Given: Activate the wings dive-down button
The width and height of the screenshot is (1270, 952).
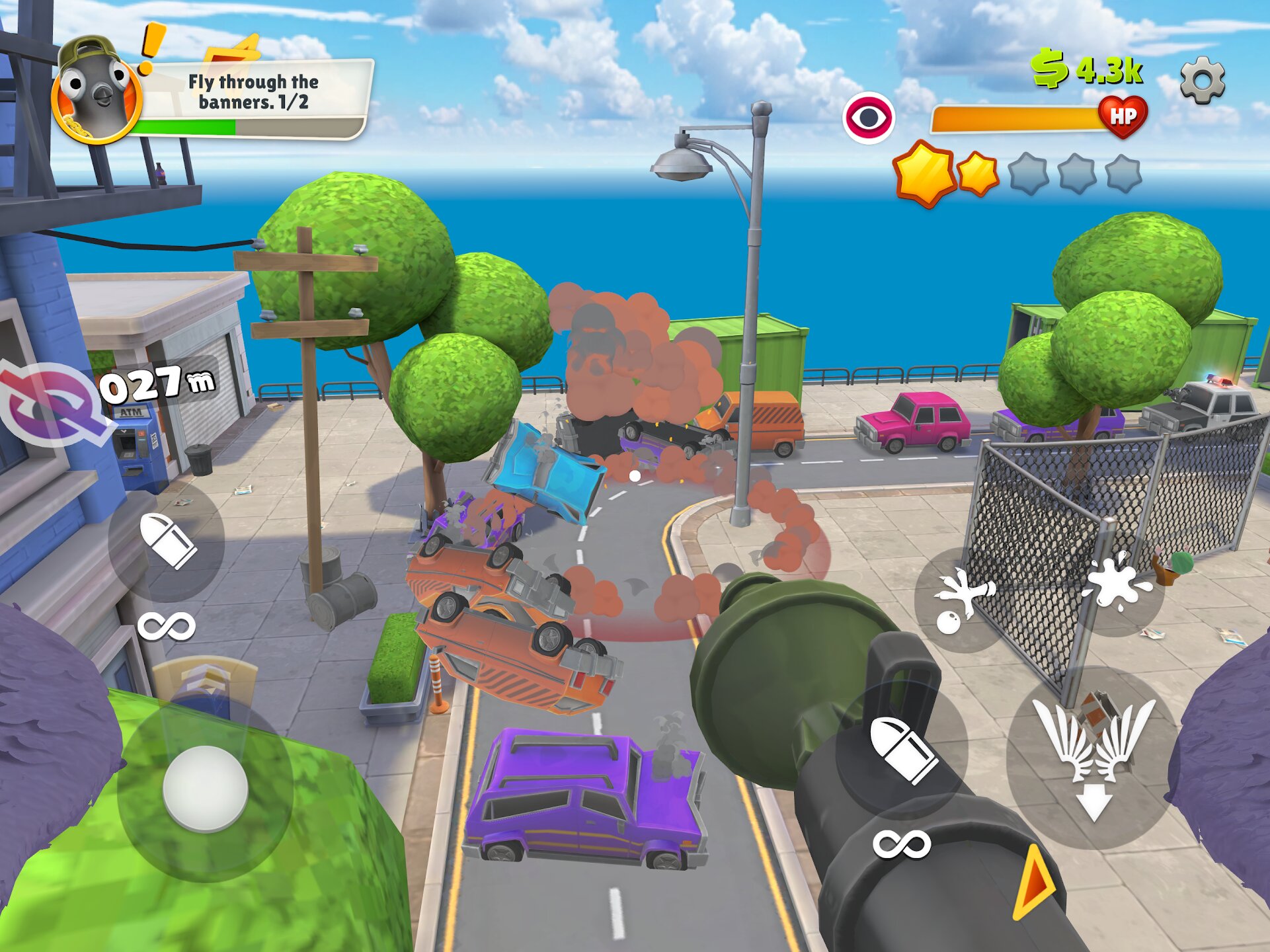Looking at the screenshot, I should 1093,757.
